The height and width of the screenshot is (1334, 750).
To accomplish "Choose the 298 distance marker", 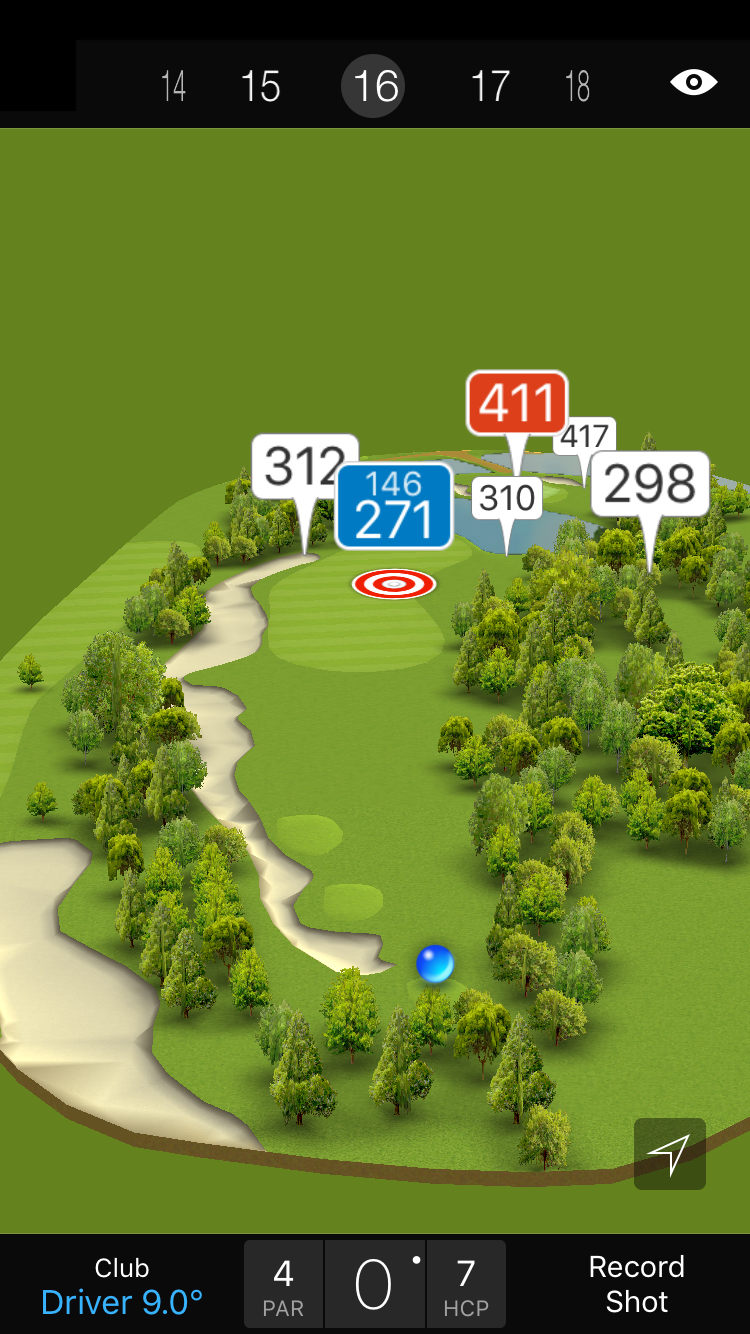I will (x=650, y=485).
